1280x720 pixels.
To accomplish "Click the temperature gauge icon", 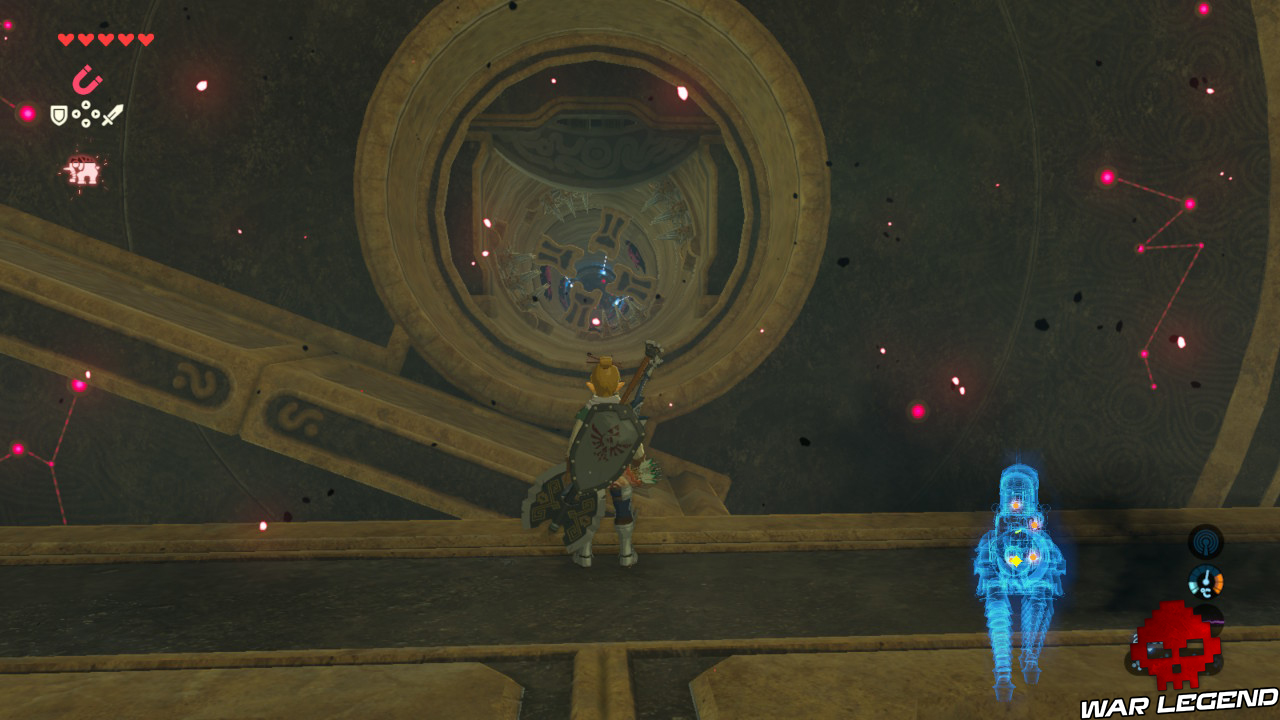I will click(x=1206, y=581).
